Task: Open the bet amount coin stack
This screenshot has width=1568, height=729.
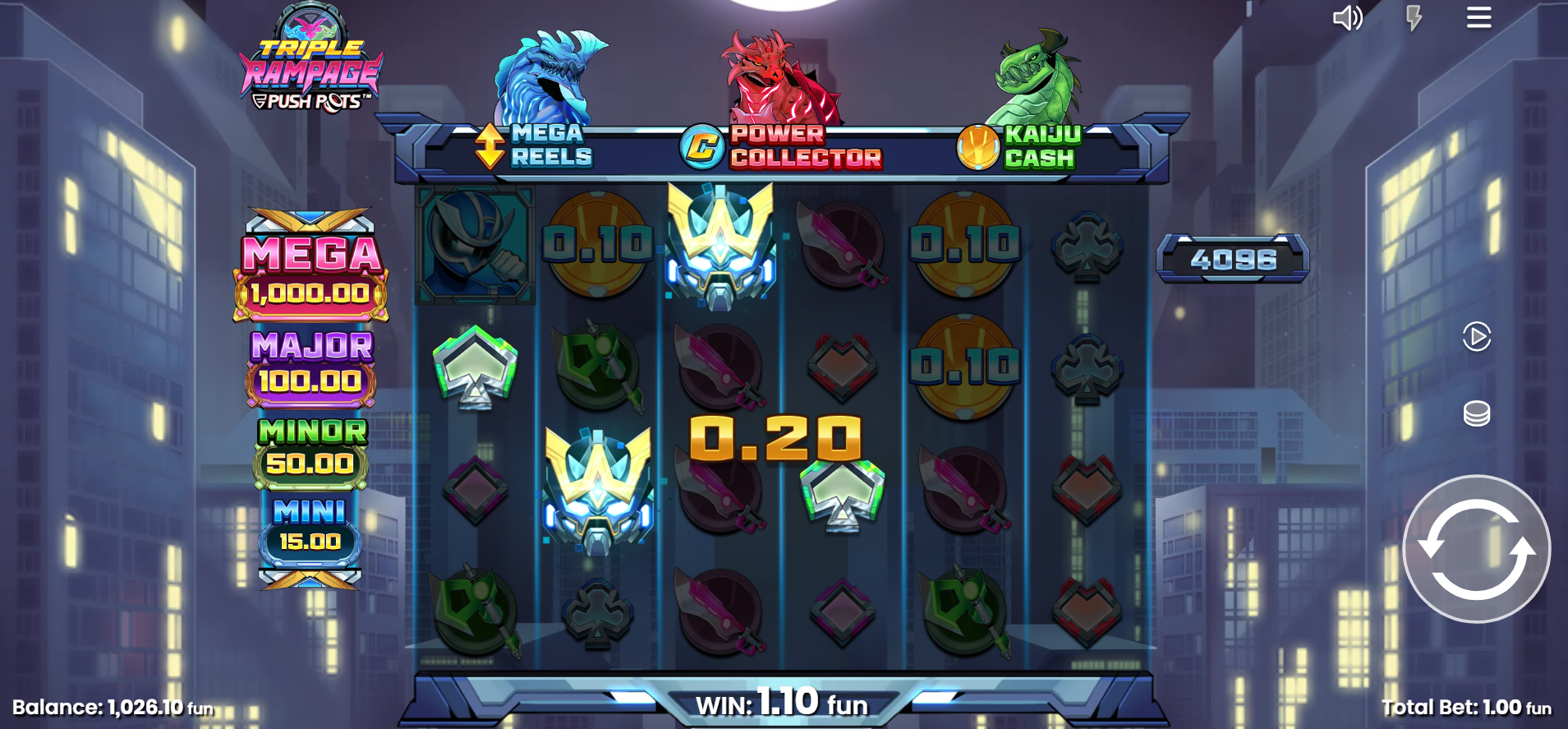Action: tap(1476, 413)
